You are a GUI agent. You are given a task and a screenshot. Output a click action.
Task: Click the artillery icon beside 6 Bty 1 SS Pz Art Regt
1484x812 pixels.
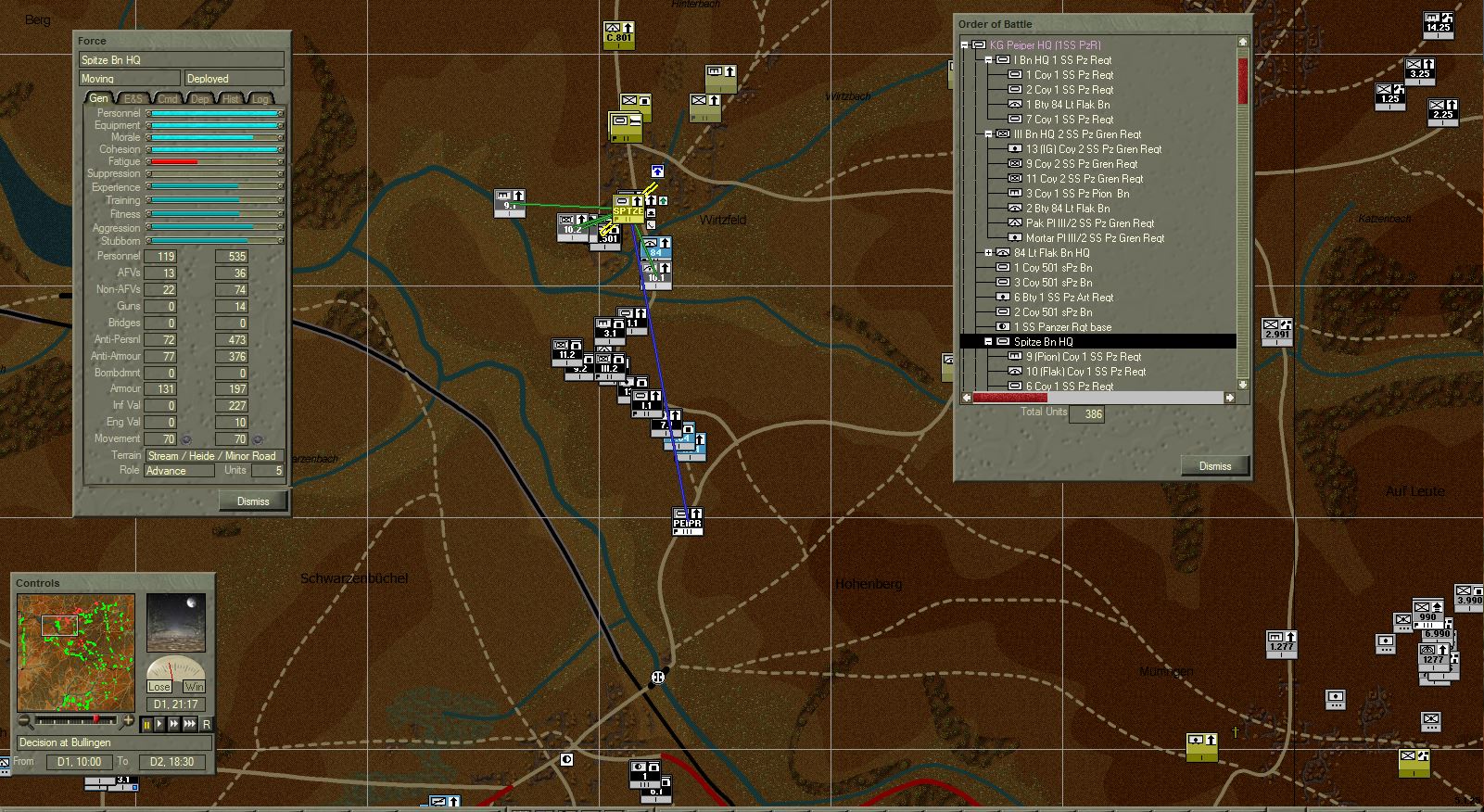pyautogui.click(x=1003, y=298)
